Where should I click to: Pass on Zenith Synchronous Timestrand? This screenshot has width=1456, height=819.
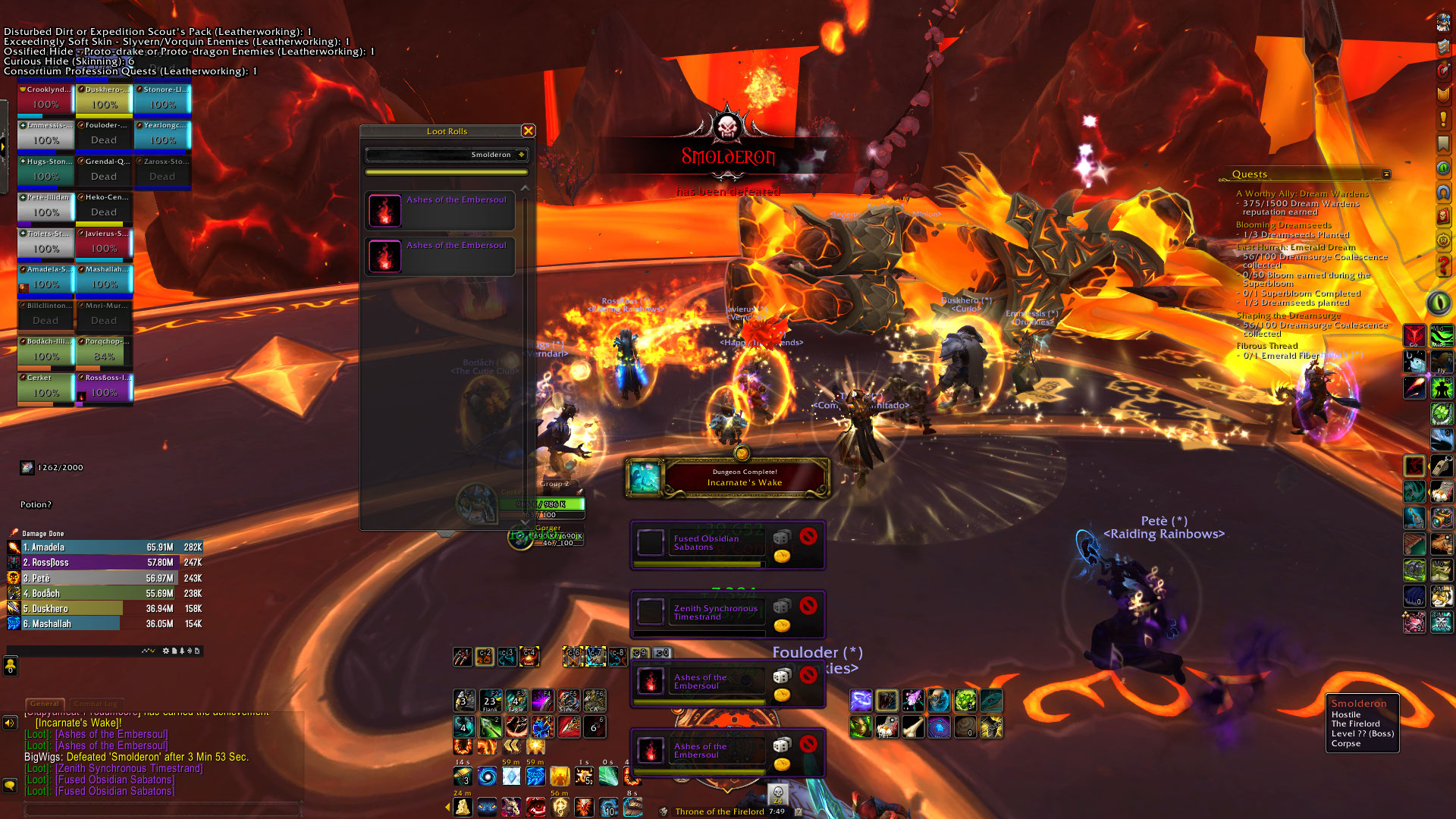[808, 605]
